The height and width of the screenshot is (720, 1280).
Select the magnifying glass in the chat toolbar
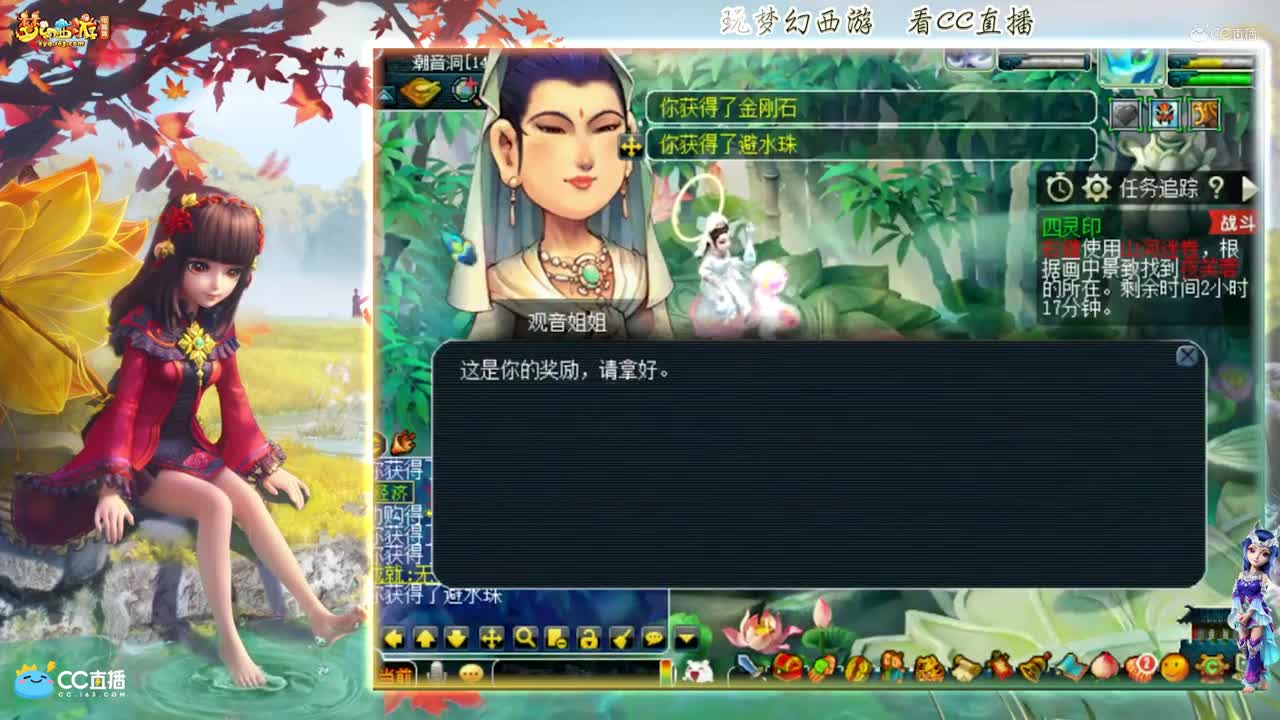coord(524,638)
